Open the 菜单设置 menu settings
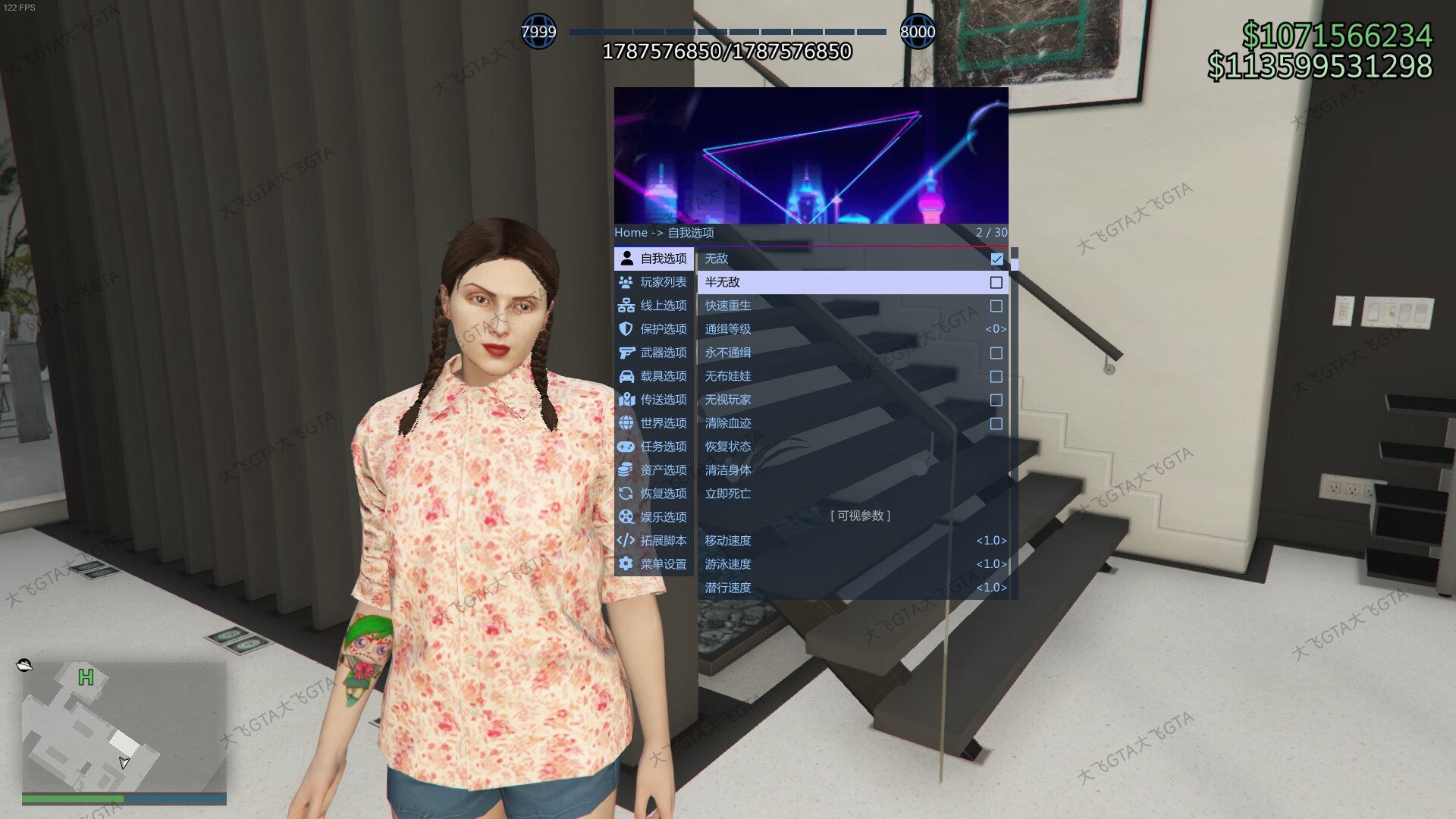The height and width of the screenshot is (819, 1456). click(x=654, y=564)
